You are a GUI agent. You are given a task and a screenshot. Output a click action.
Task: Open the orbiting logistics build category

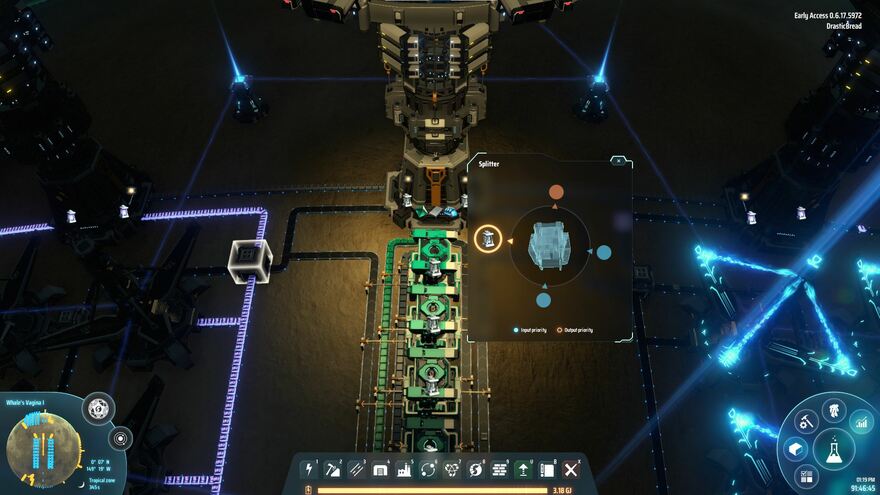[428, 469]
